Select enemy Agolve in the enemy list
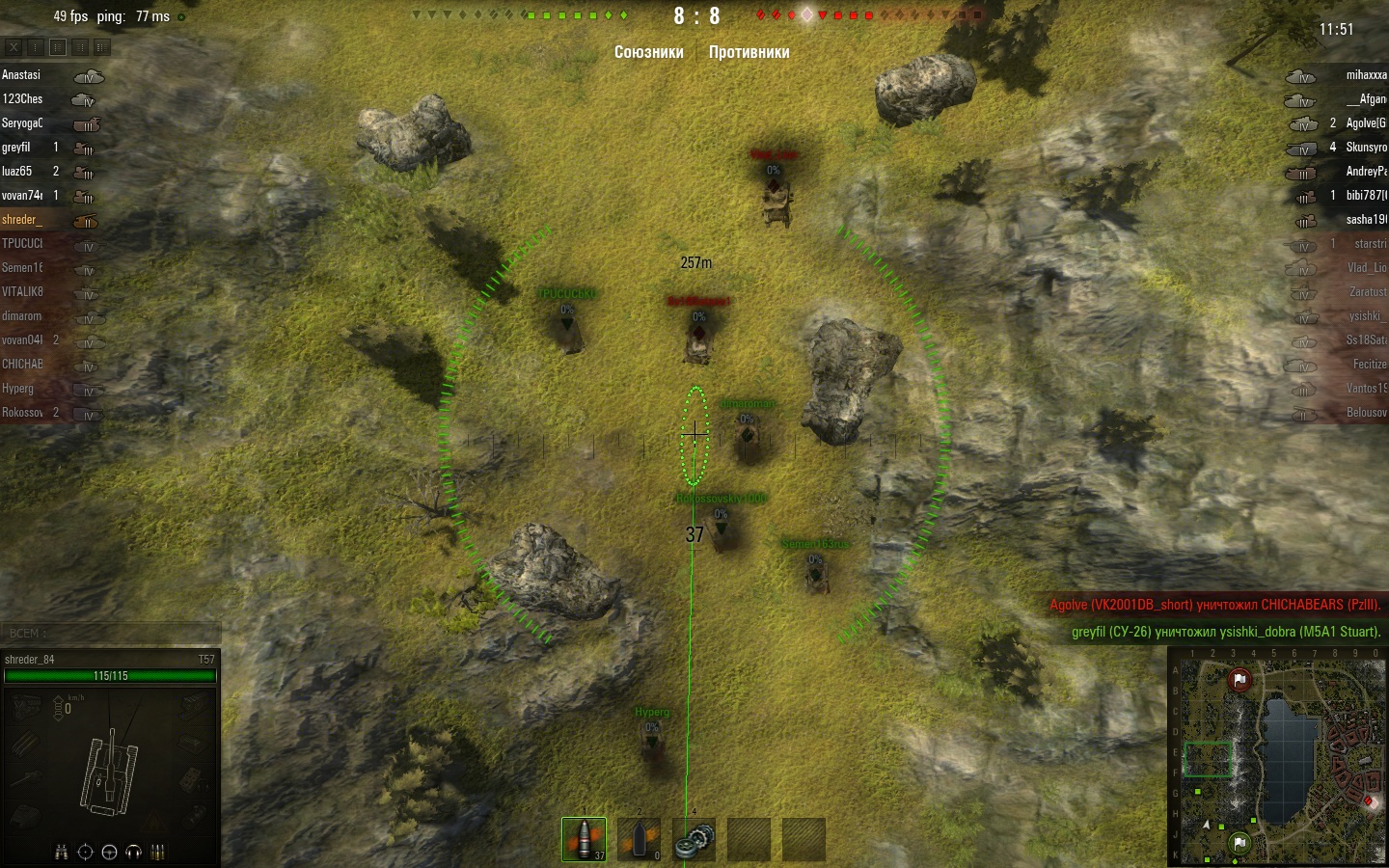1389x868 pixels. (x=1365, y=123)
